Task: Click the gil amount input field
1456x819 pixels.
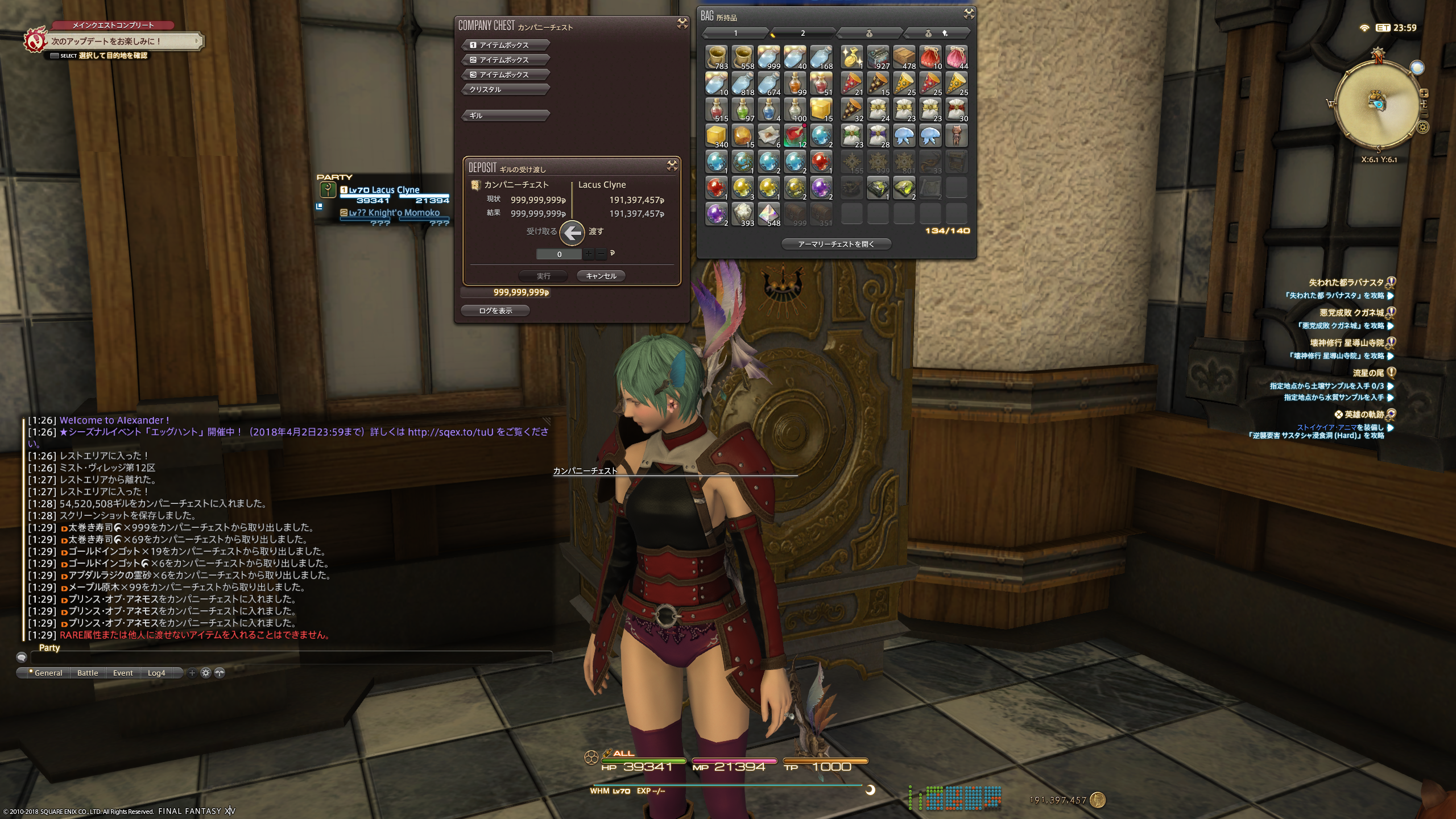Action: 559,254
